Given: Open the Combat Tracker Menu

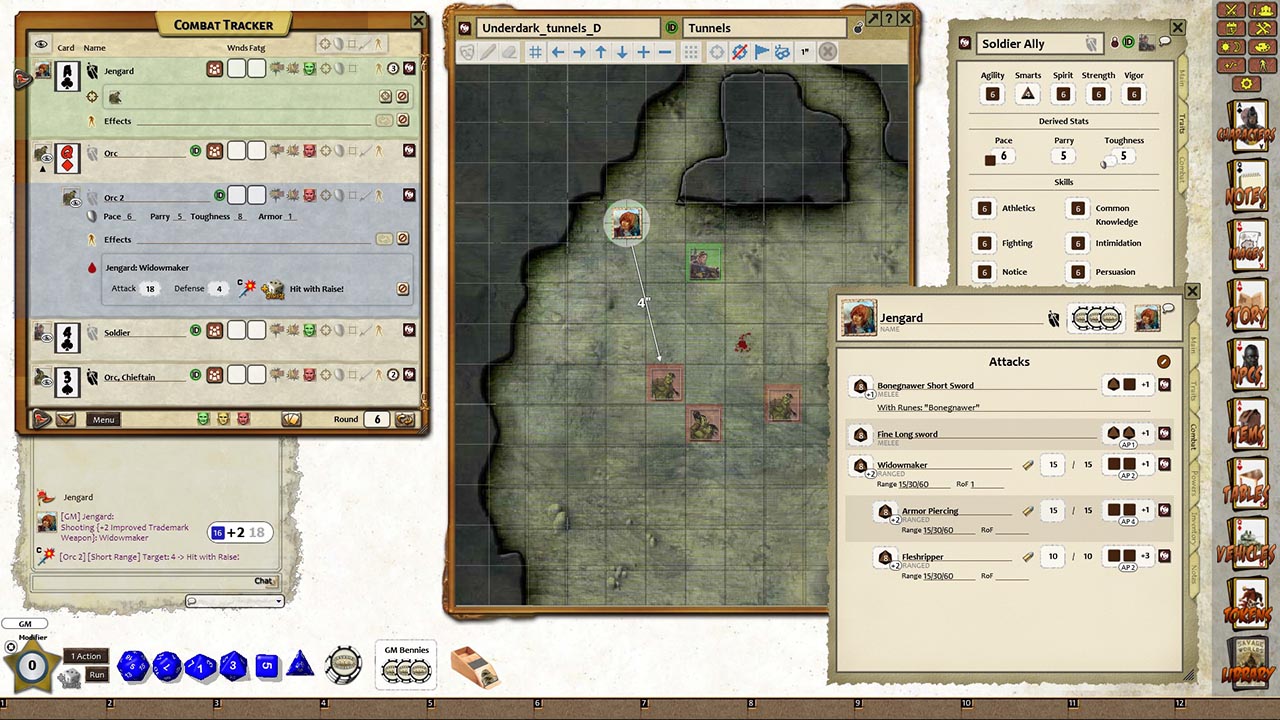Looking at the screenshot, I should [103, 419].
